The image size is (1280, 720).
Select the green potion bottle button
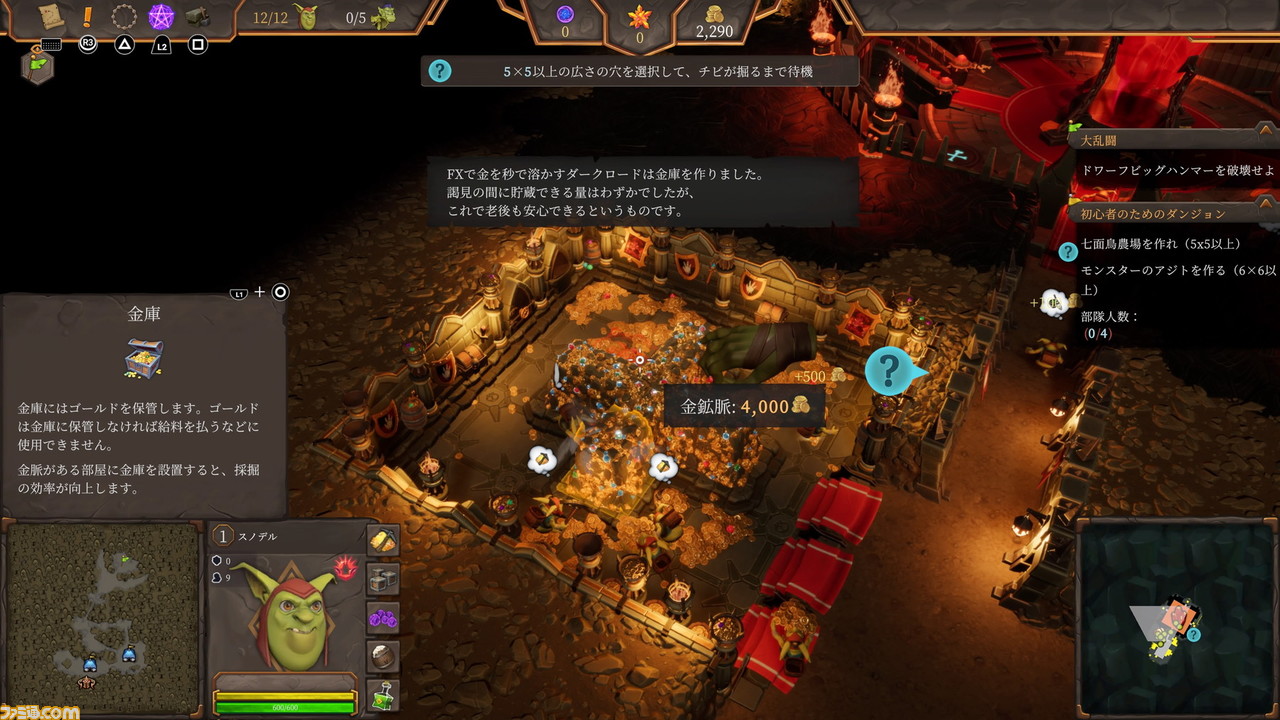[383, 694]
